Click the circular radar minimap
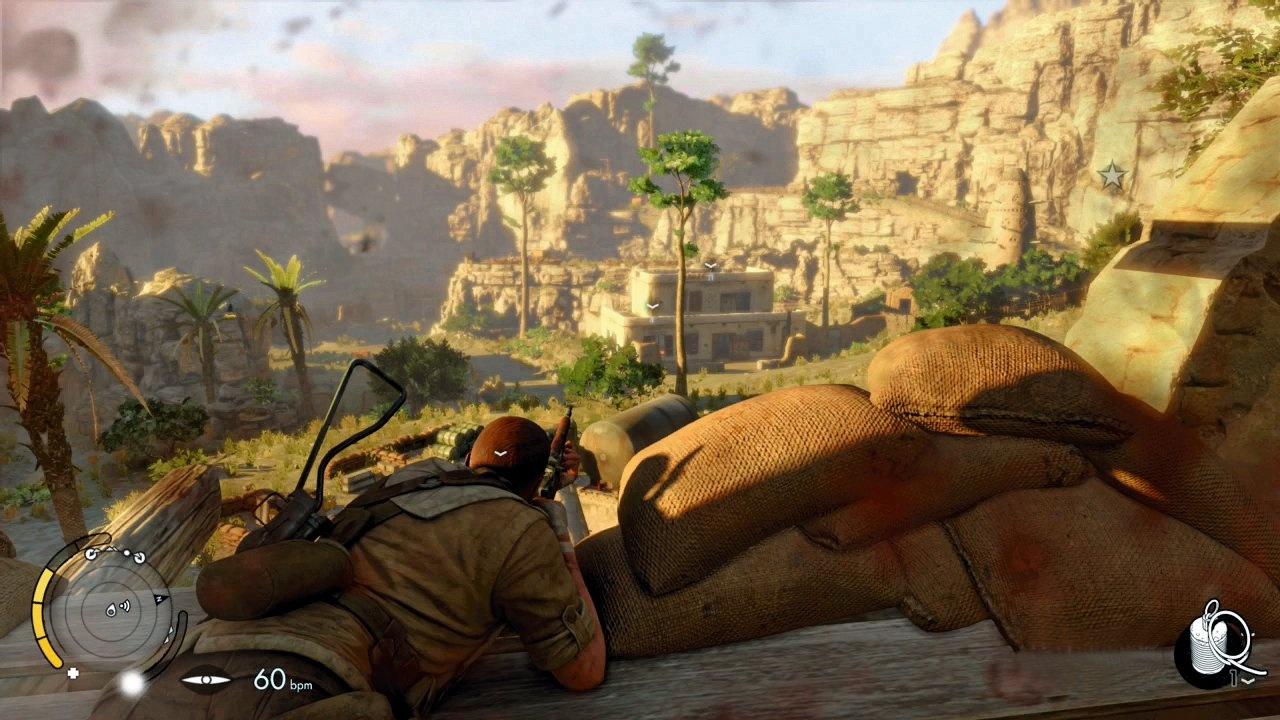The width and height of the screenshot is (1280, 720). click(110, 607)
